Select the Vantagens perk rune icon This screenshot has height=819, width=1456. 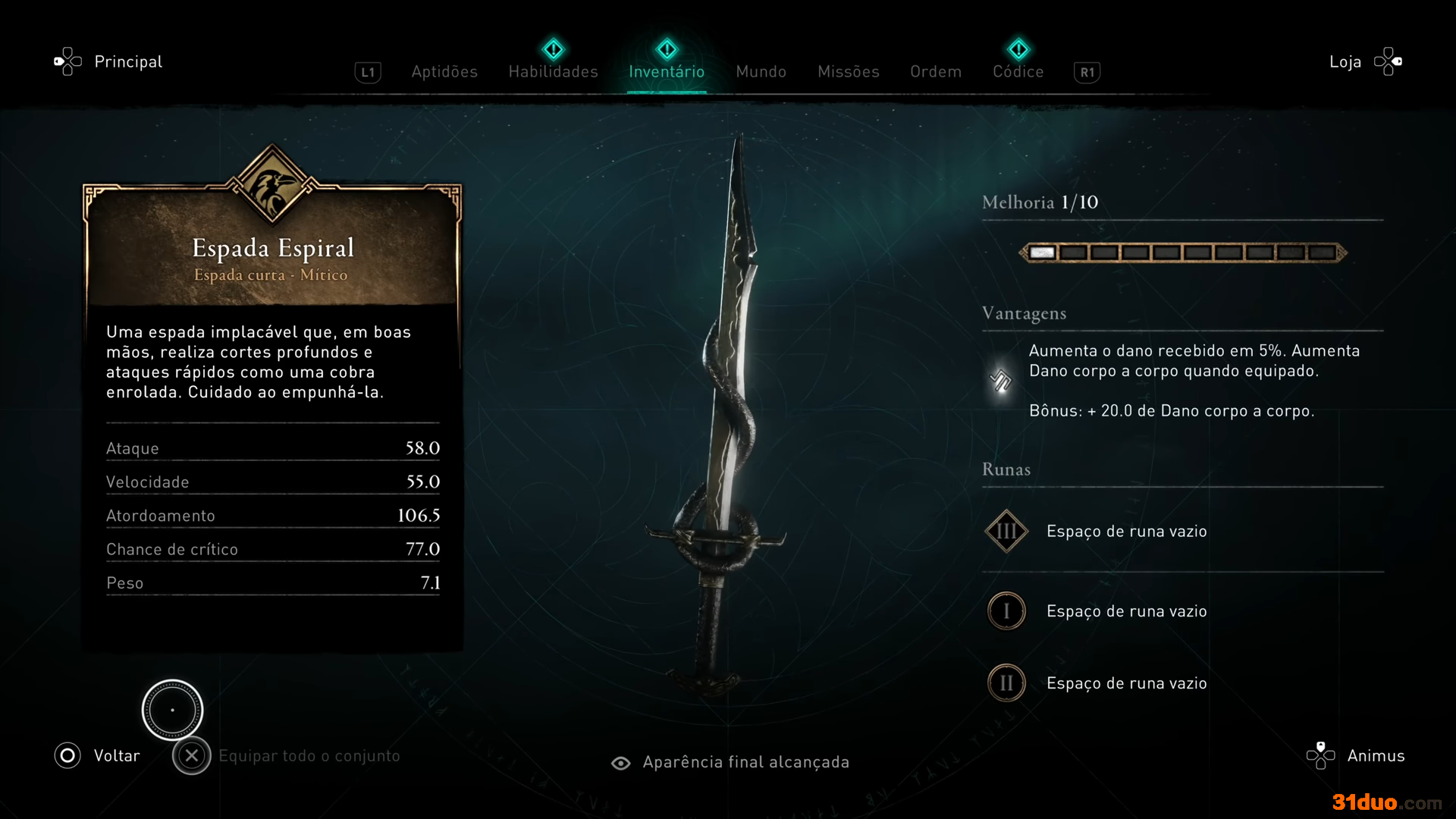click(x=1001, y=380)
